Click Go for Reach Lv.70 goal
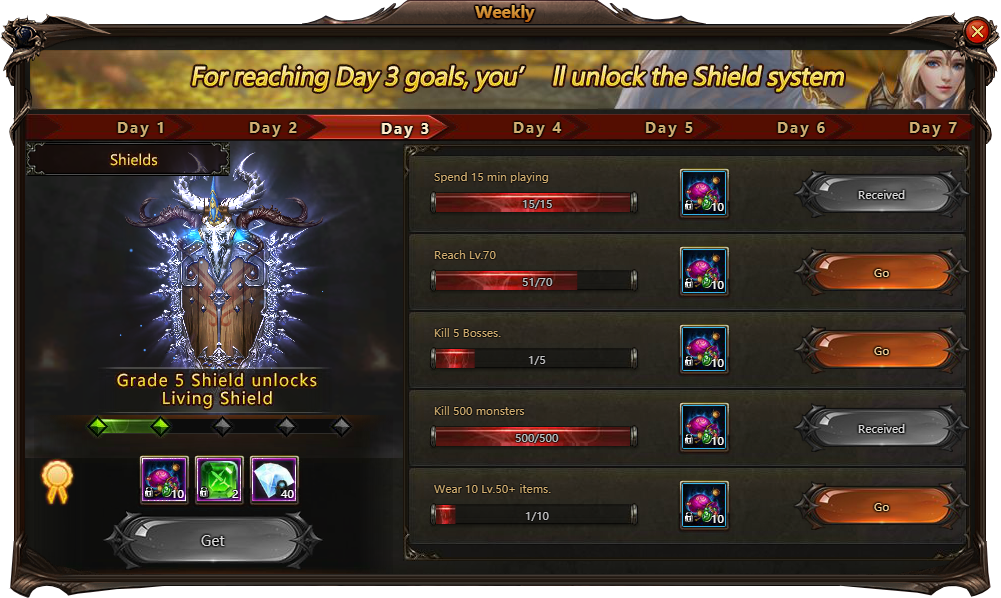1001x598 pixels. 881,273
